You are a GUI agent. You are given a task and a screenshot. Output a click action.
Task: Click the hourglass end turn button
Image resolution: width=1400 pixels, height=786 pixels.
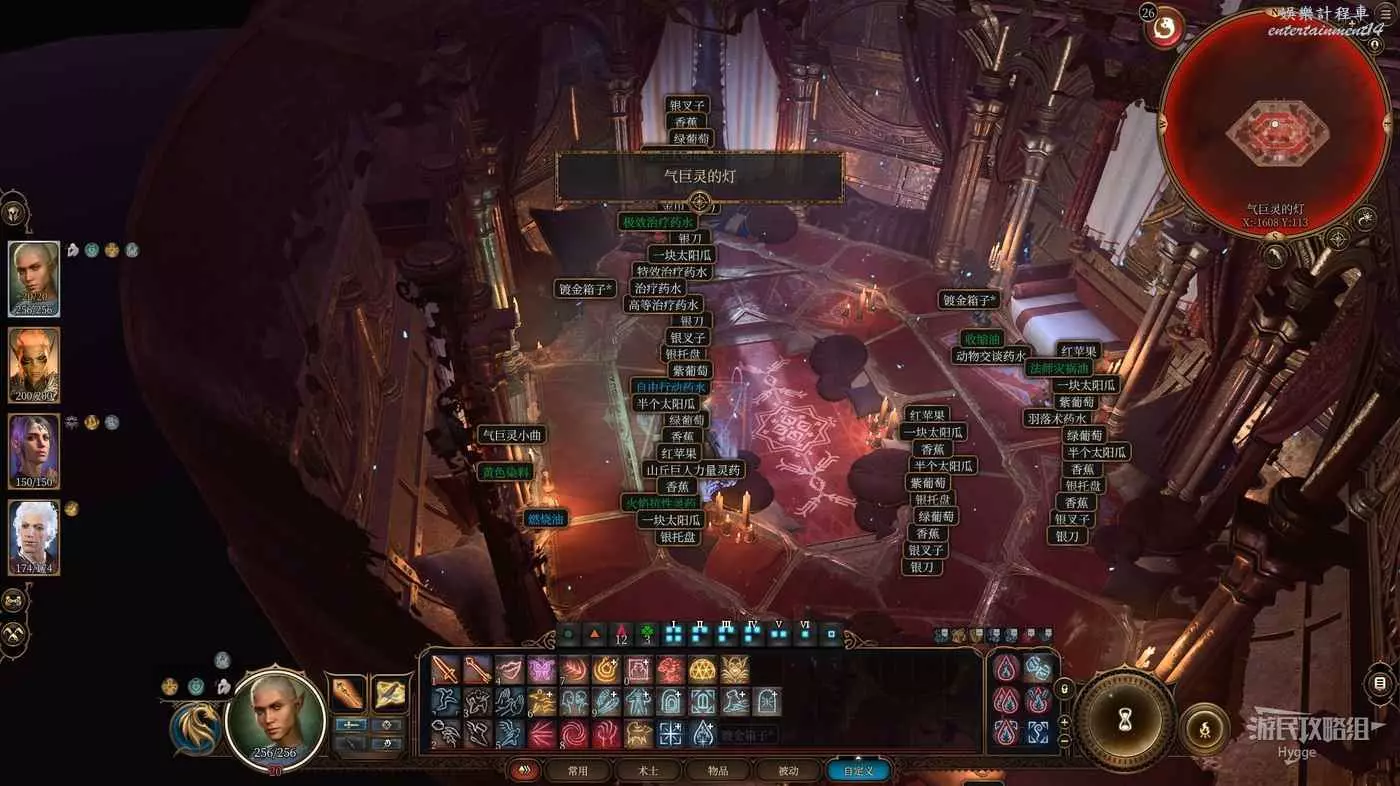click(1126, 718)
